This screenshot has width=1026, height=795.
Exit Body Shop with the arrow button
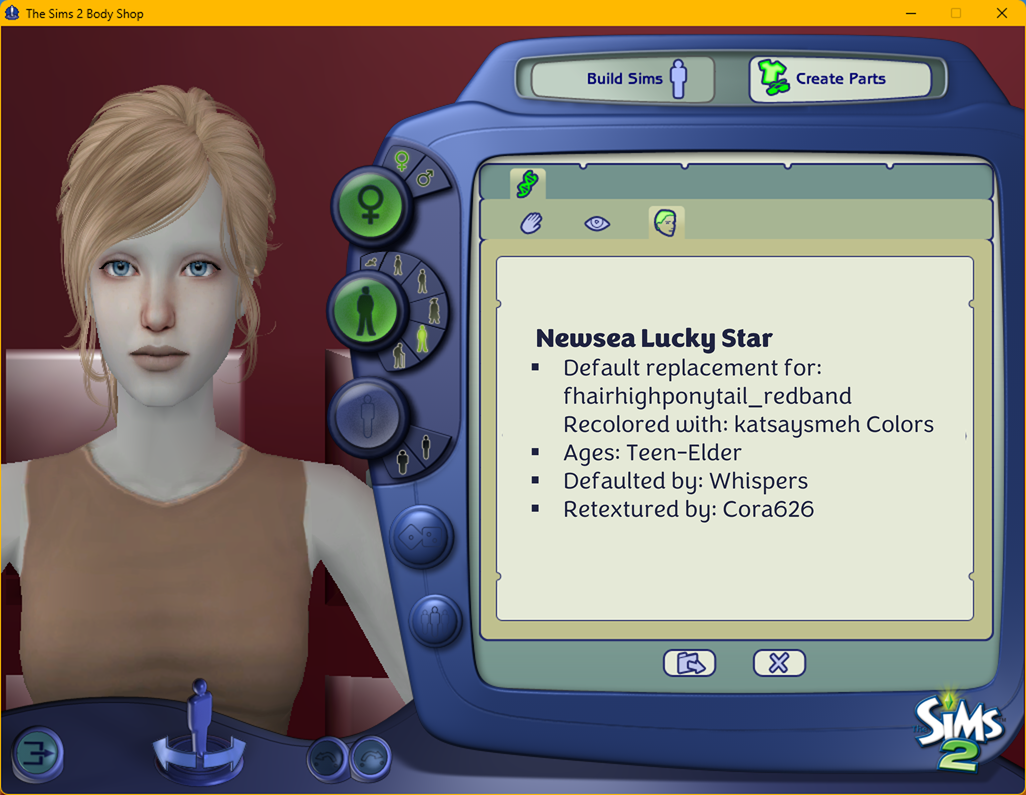point(38,753)
